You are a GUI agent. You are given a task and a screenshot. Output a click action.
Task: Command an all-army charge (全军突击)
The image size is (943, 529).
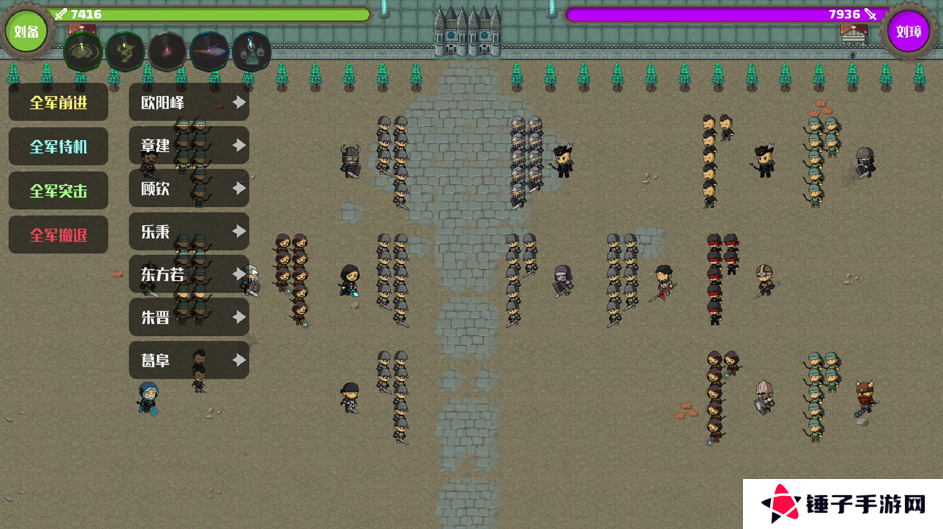[x=58, y=190]
